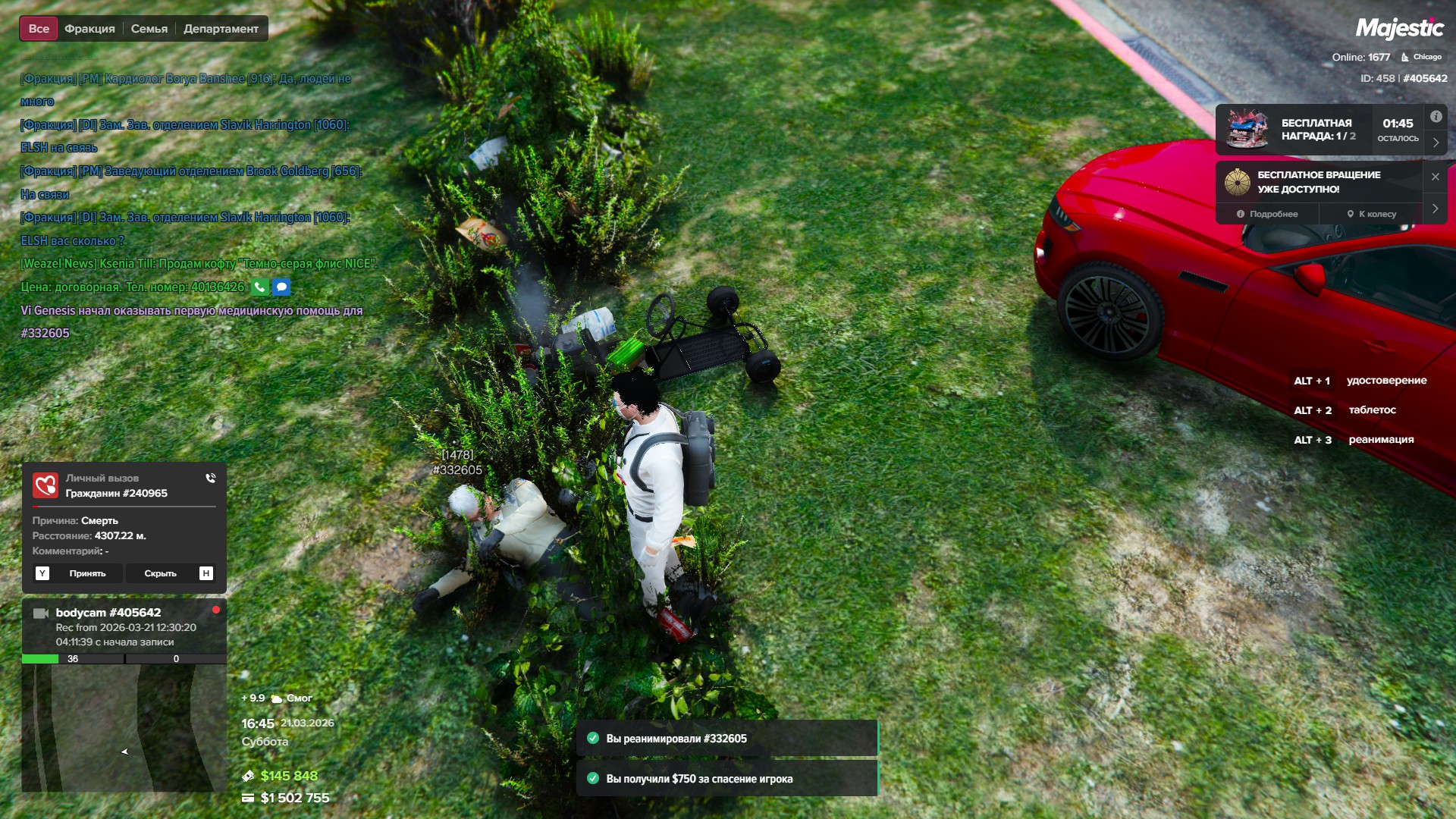1456x819 pixels.
Task: Click the minimap
Action: point(124,728)
